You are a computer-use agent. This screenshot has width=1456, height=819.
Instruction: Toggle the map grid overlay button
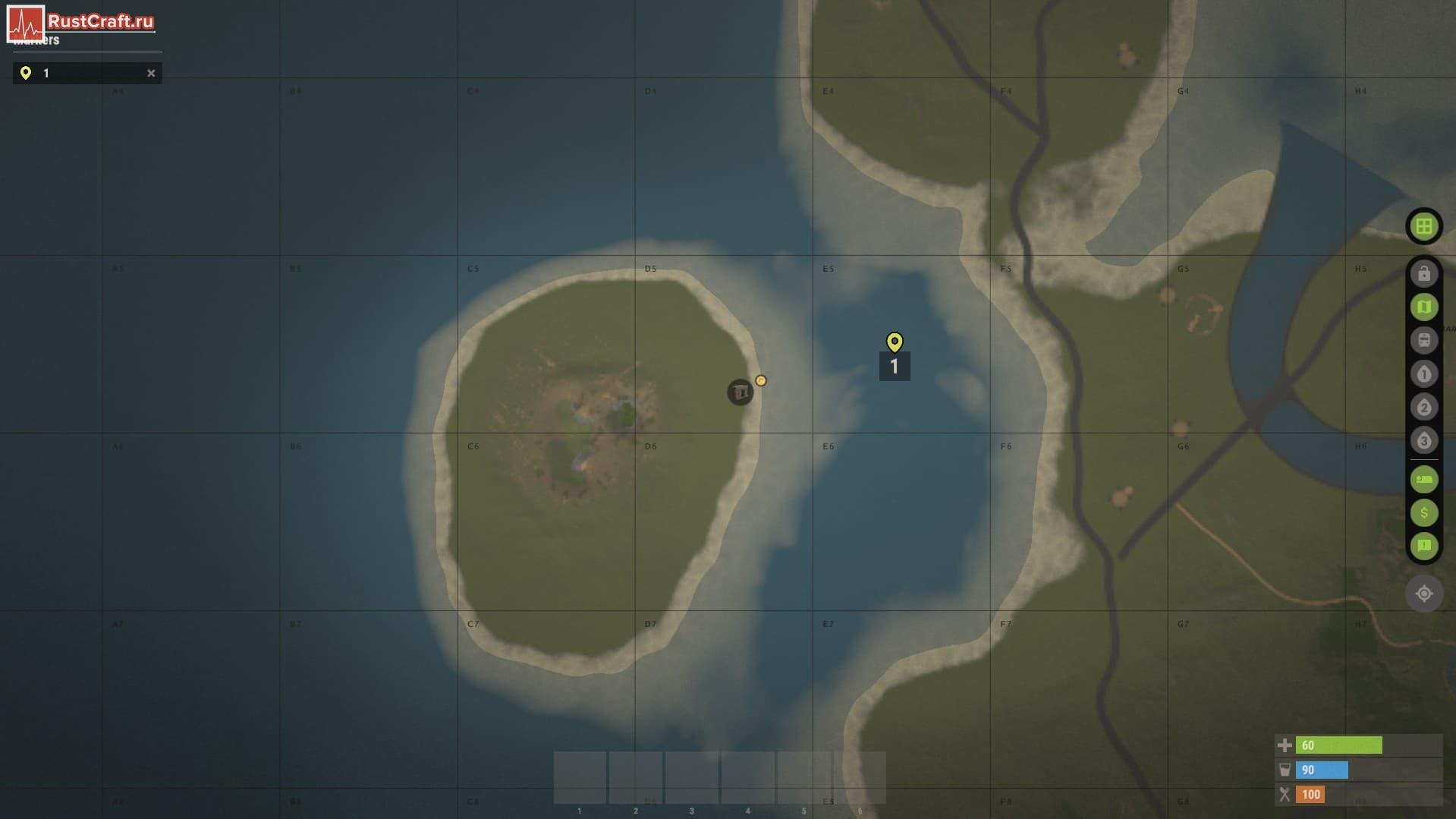coord(1423,226)
